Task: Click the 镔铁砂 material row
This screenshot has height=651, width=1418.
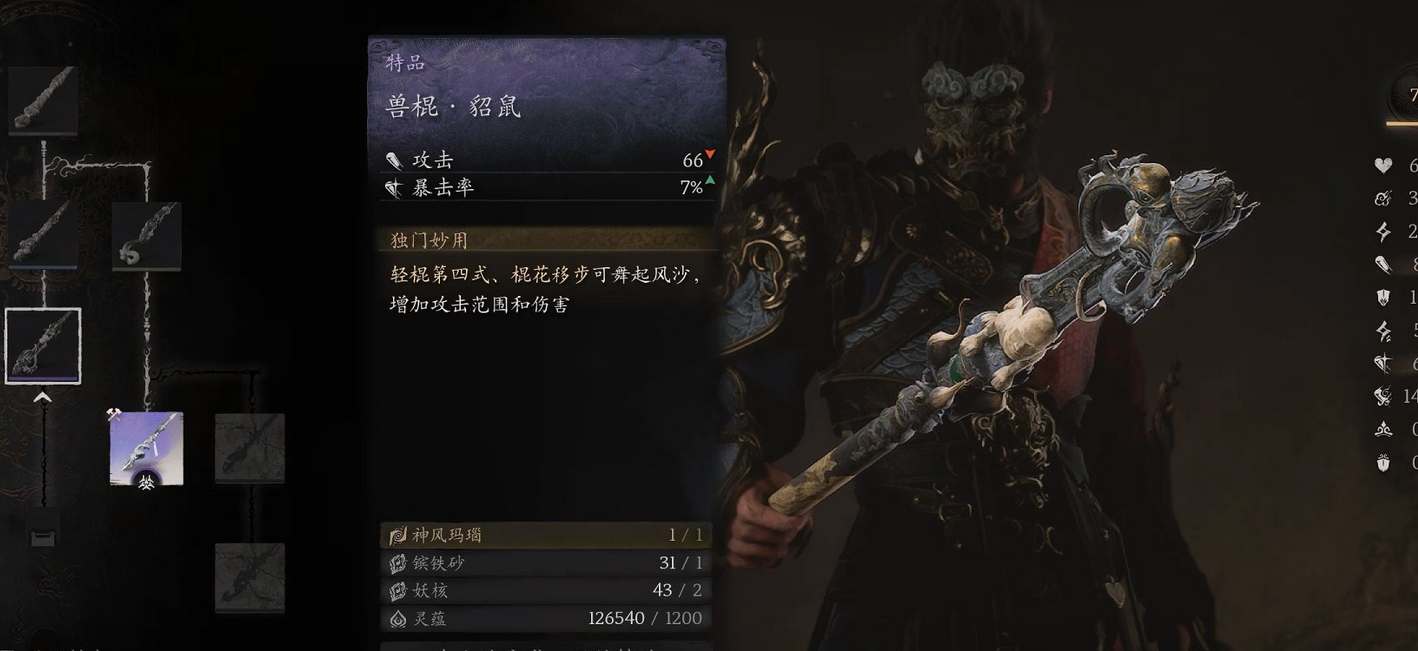Action: [546, 563]
